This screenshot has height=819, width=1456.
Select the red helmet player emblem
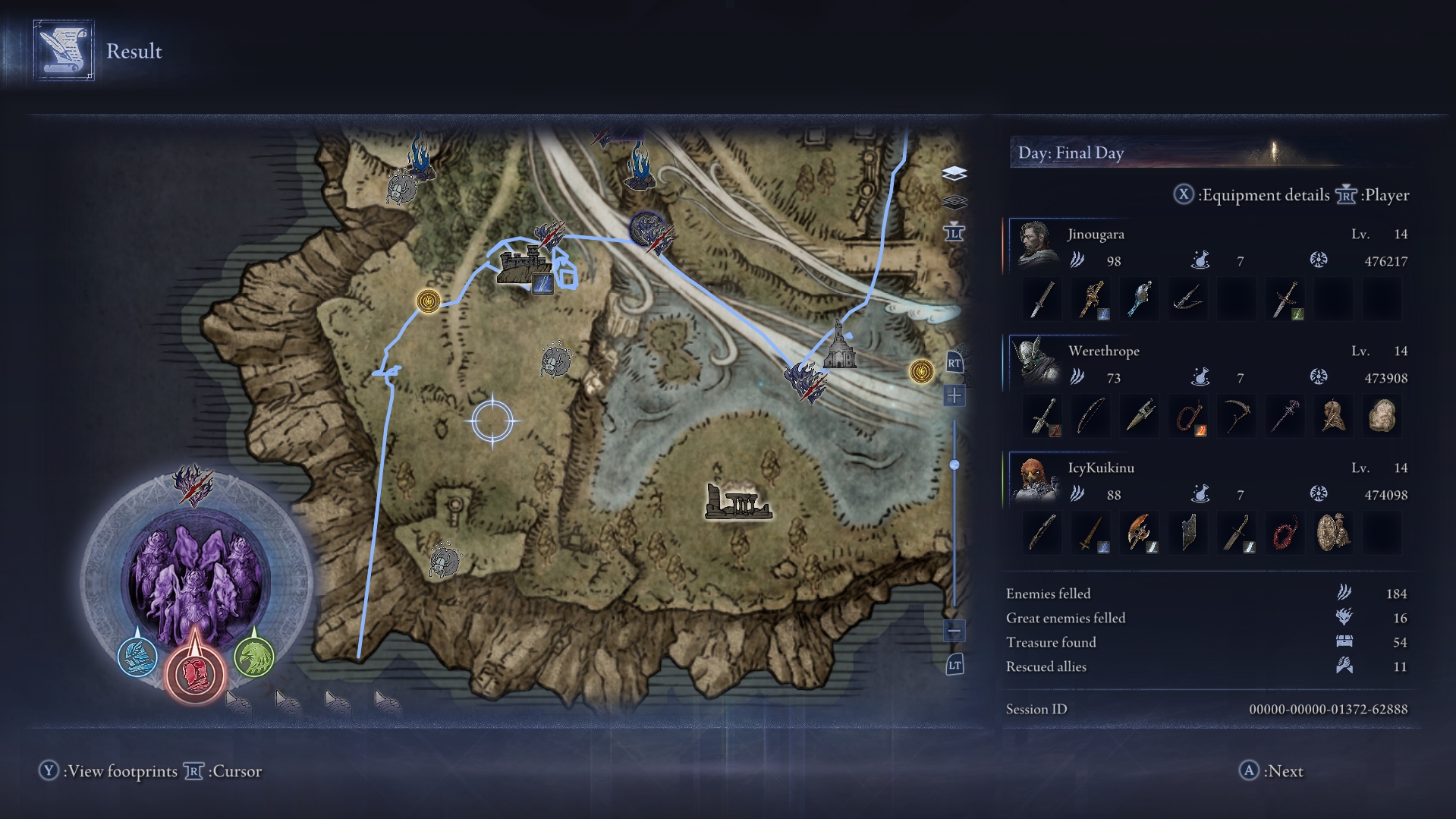(x=195, y=672)
